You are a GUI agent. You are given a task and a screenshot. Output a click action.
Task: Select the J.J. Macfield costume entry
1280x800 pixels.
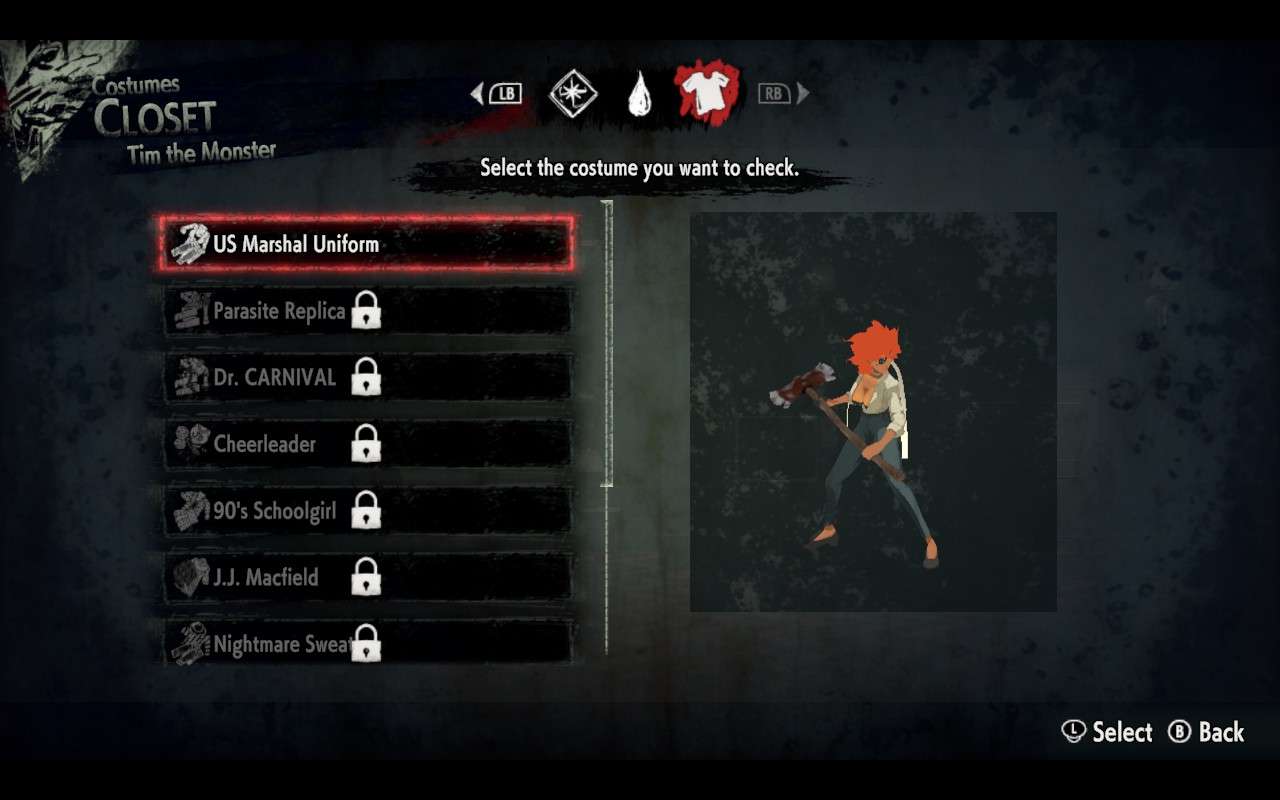(366, 577)
